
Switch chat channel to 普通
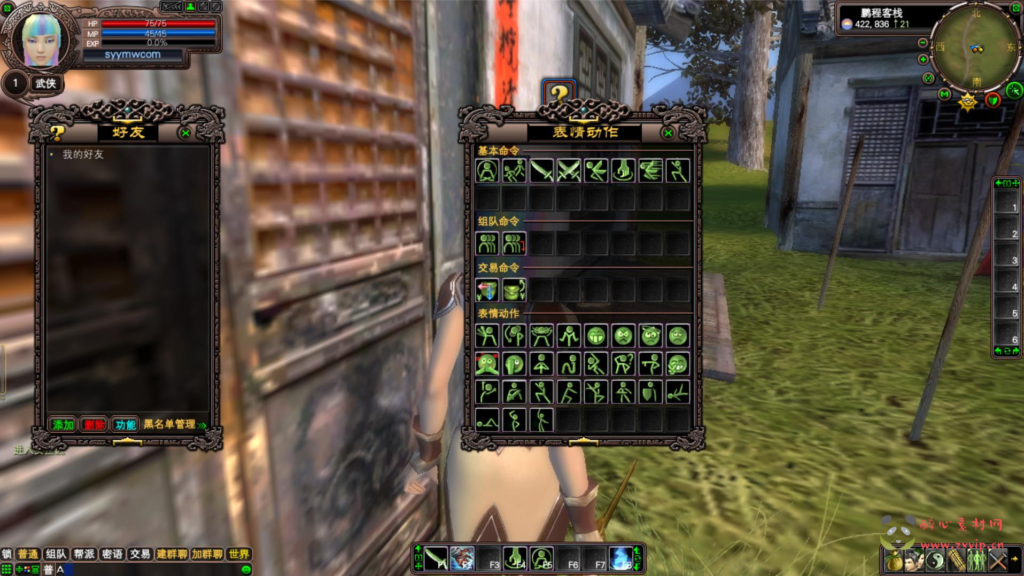click(27, 554)
